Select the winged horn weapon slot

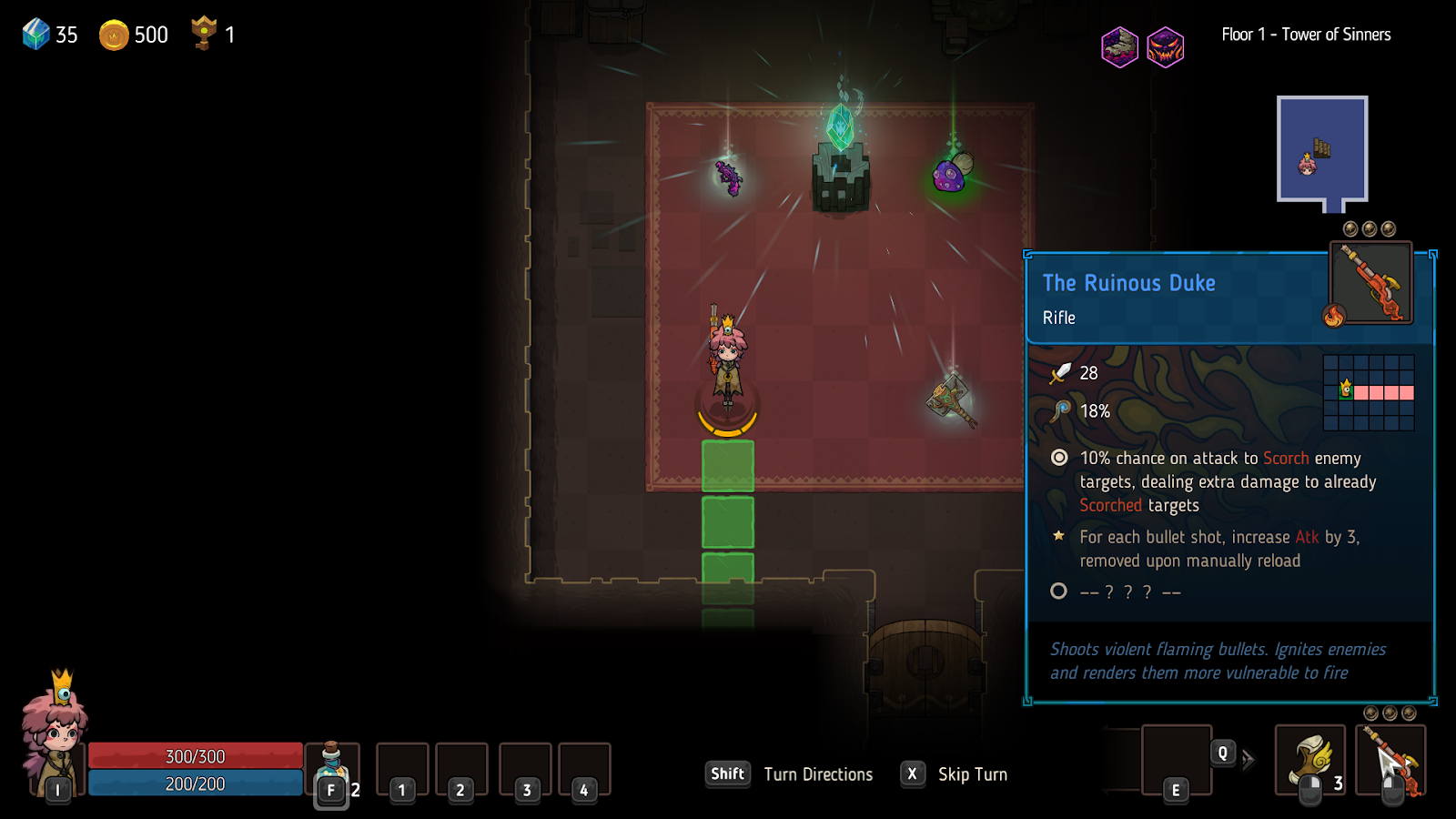[1309, 760]
